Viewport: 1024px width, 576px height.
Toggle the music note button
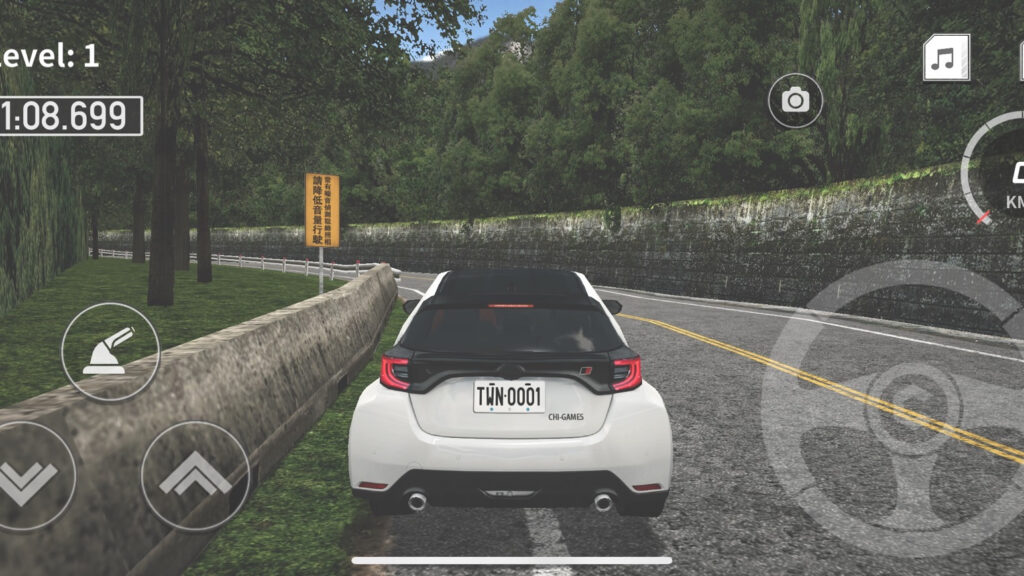click(x=945, y=57)
